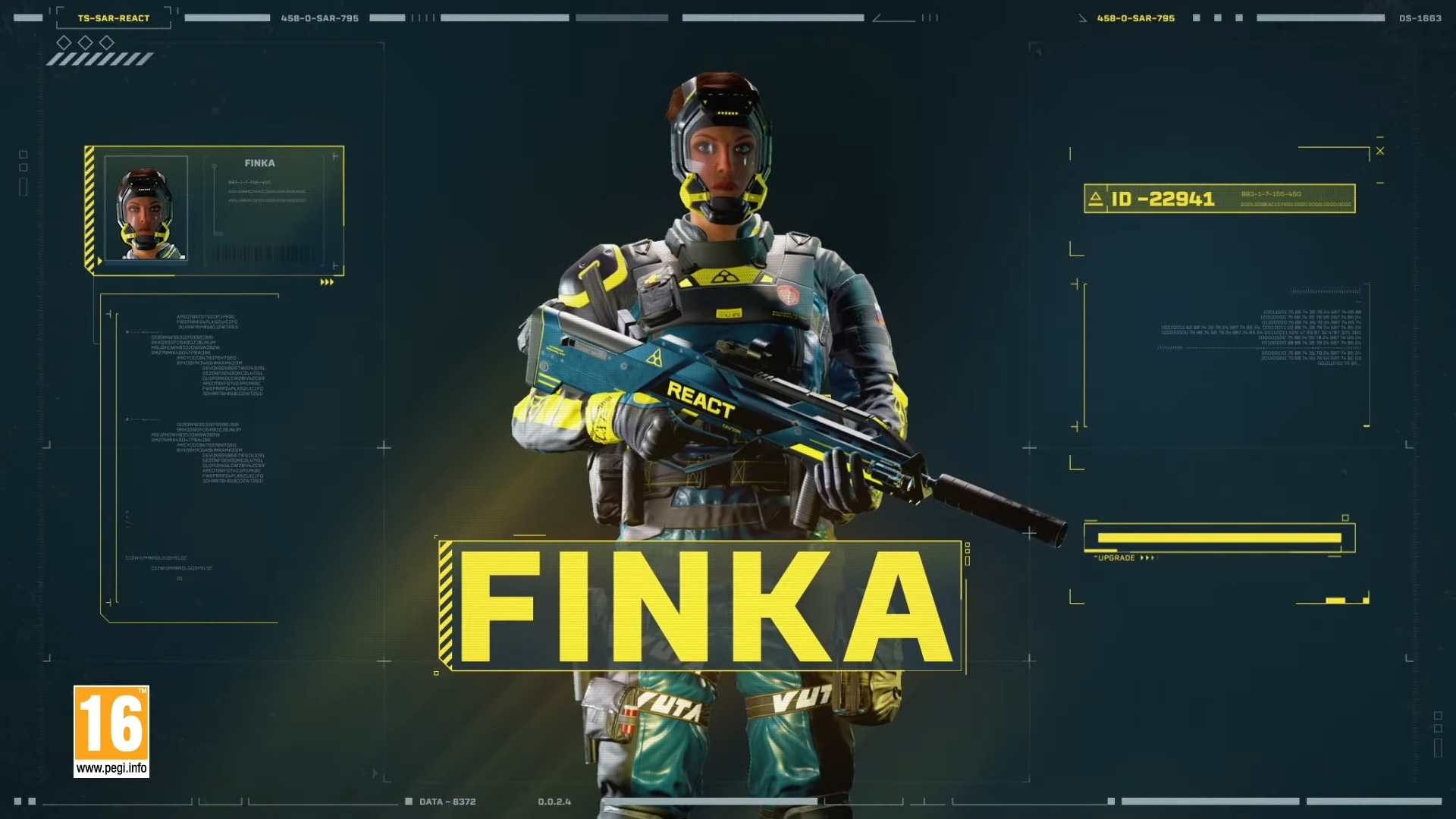Visit the www.pegi.info link
The image size is (1456, 819).
(110, 770)
